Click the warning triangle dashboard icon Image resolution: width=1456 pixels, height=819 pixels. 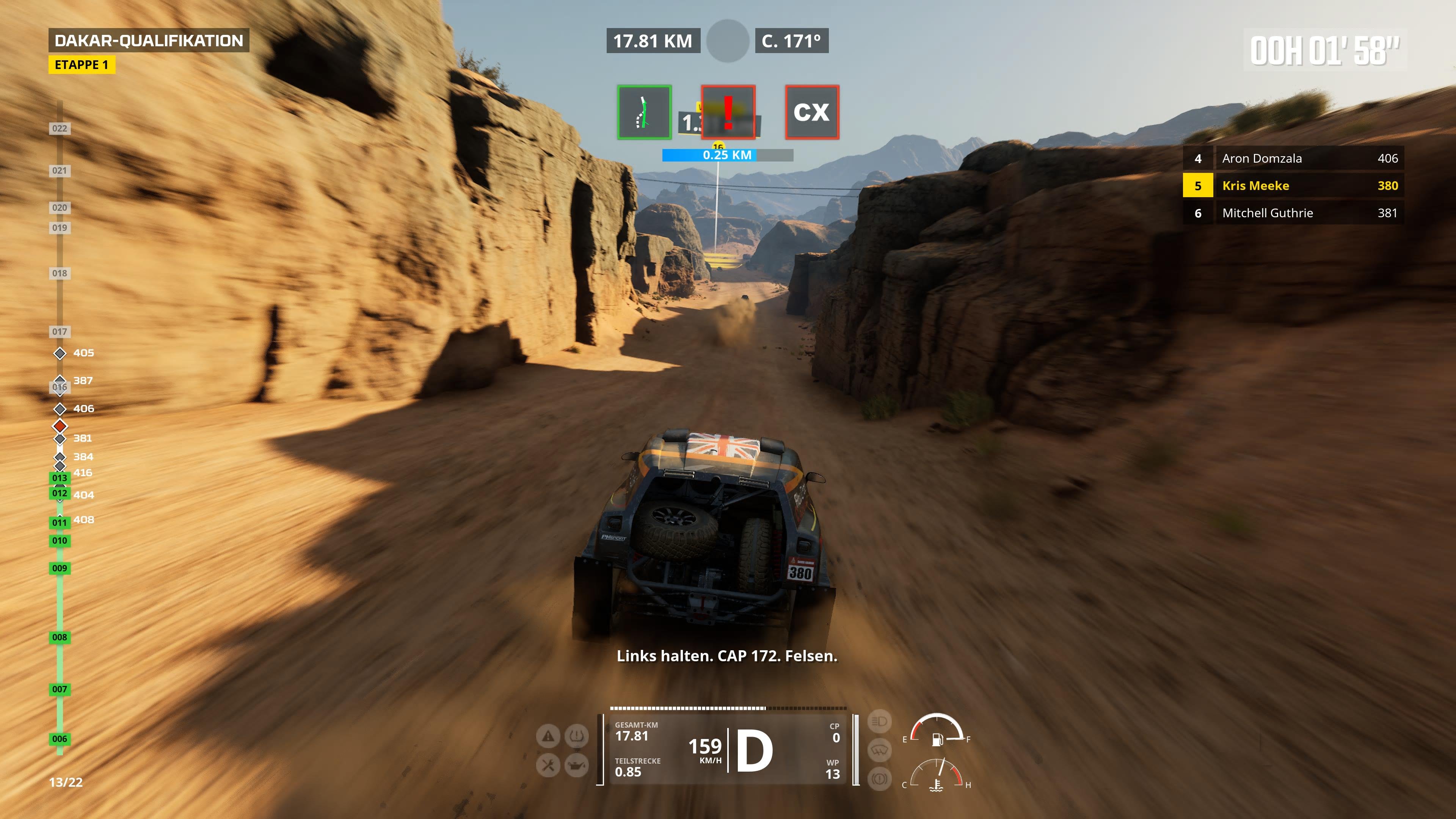[548, 736]
